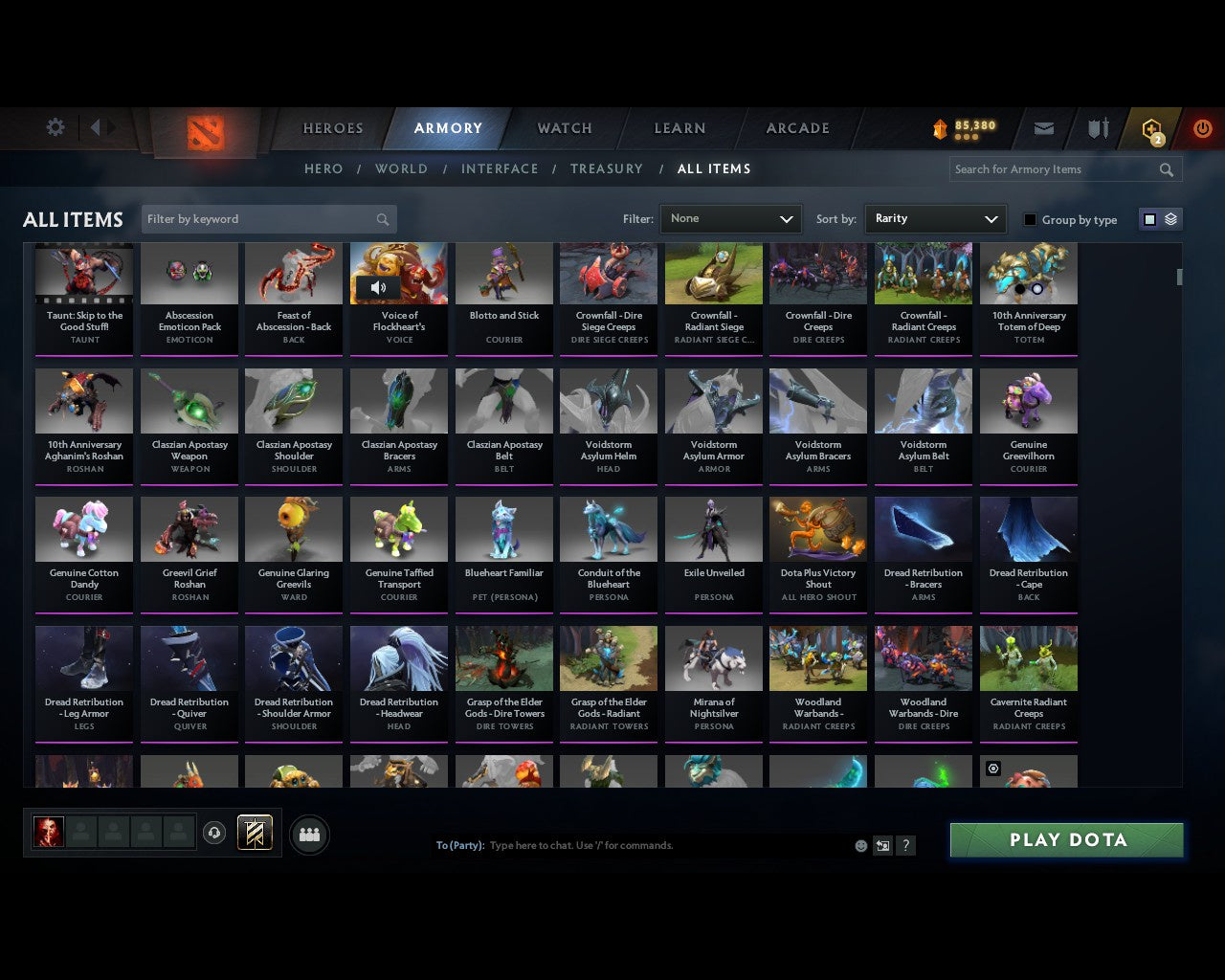Open the armory shield and sword icon

1097,127
